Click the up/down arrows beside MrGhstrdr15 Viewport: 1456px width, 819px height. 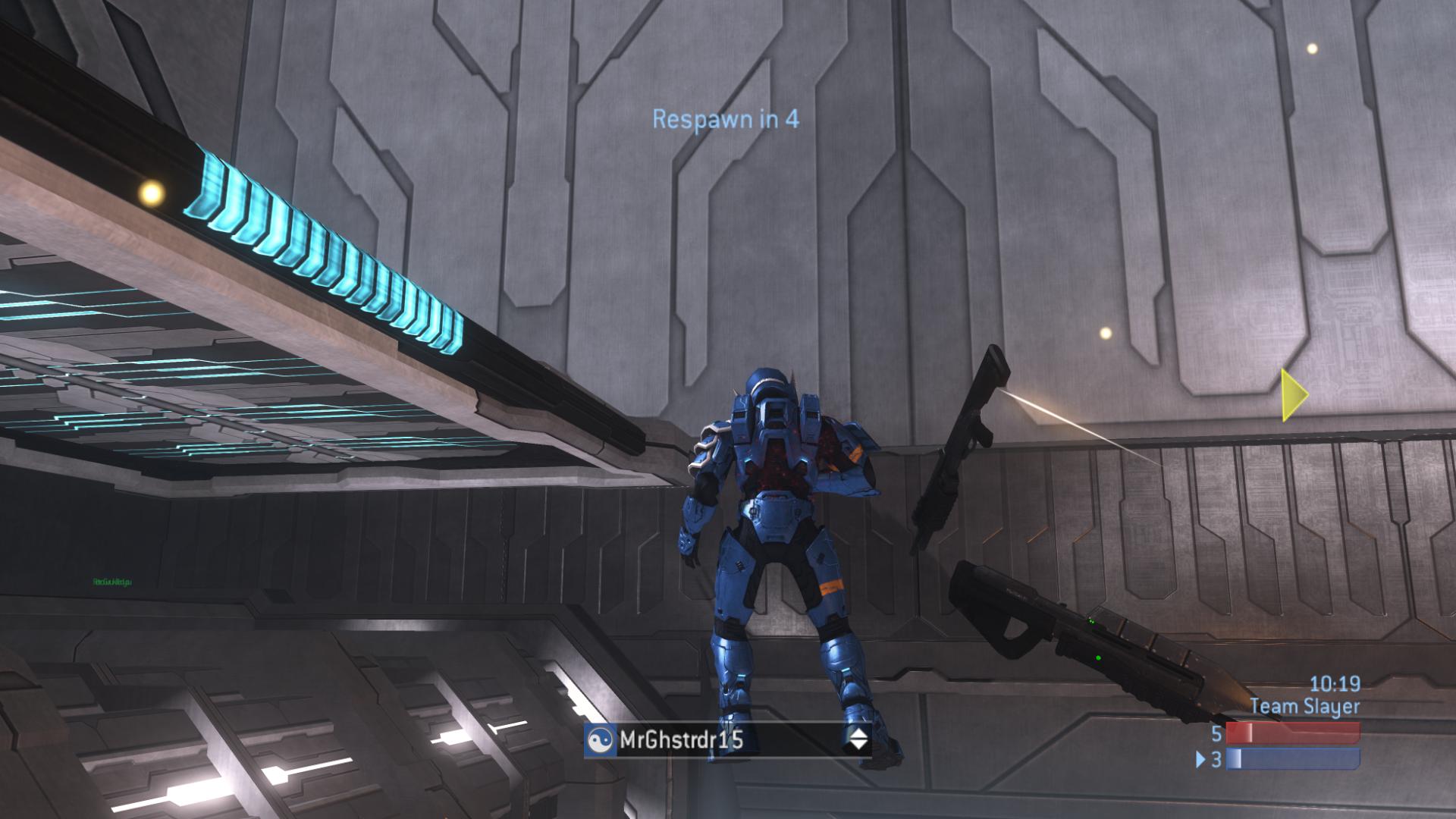(858, 739)
